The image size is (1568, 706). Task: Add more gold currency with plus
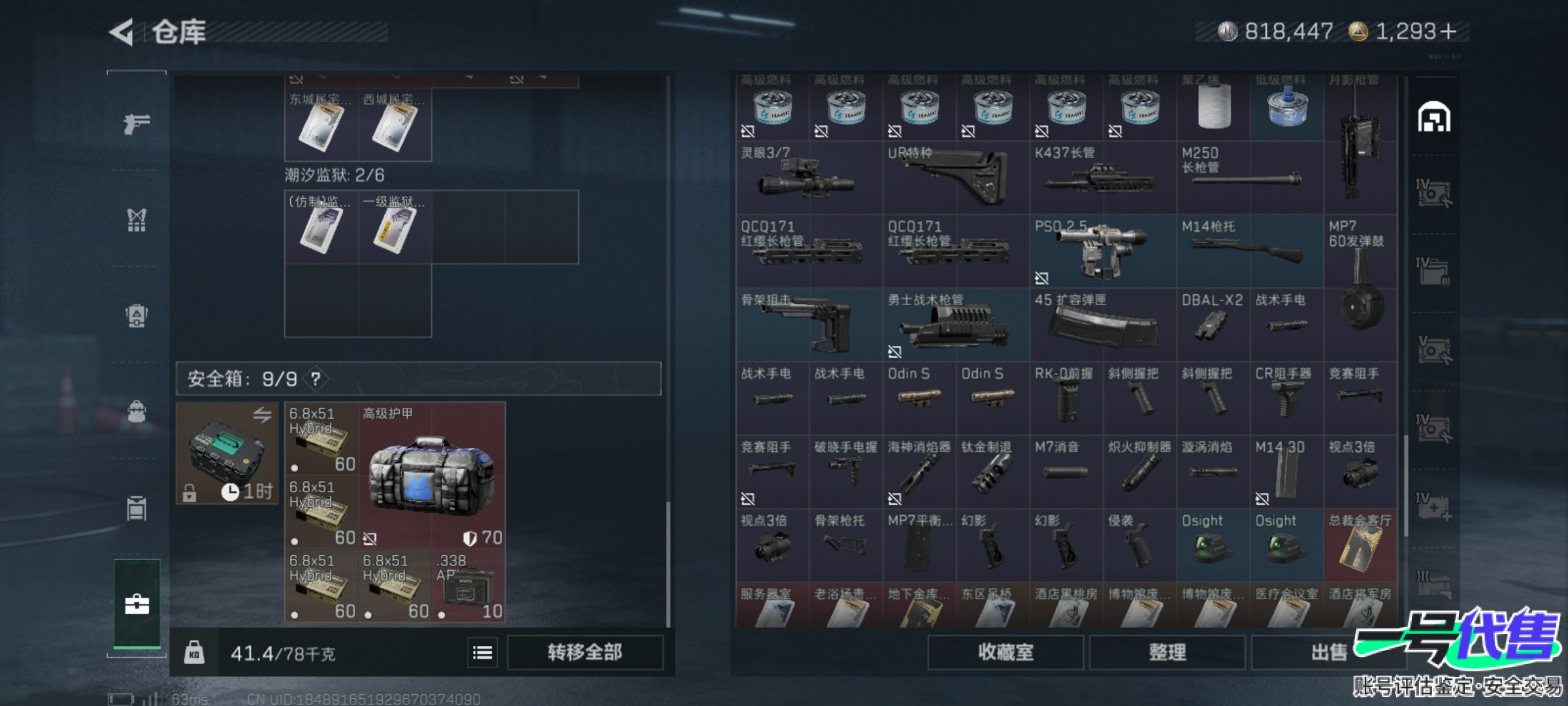pos(1448,31)
